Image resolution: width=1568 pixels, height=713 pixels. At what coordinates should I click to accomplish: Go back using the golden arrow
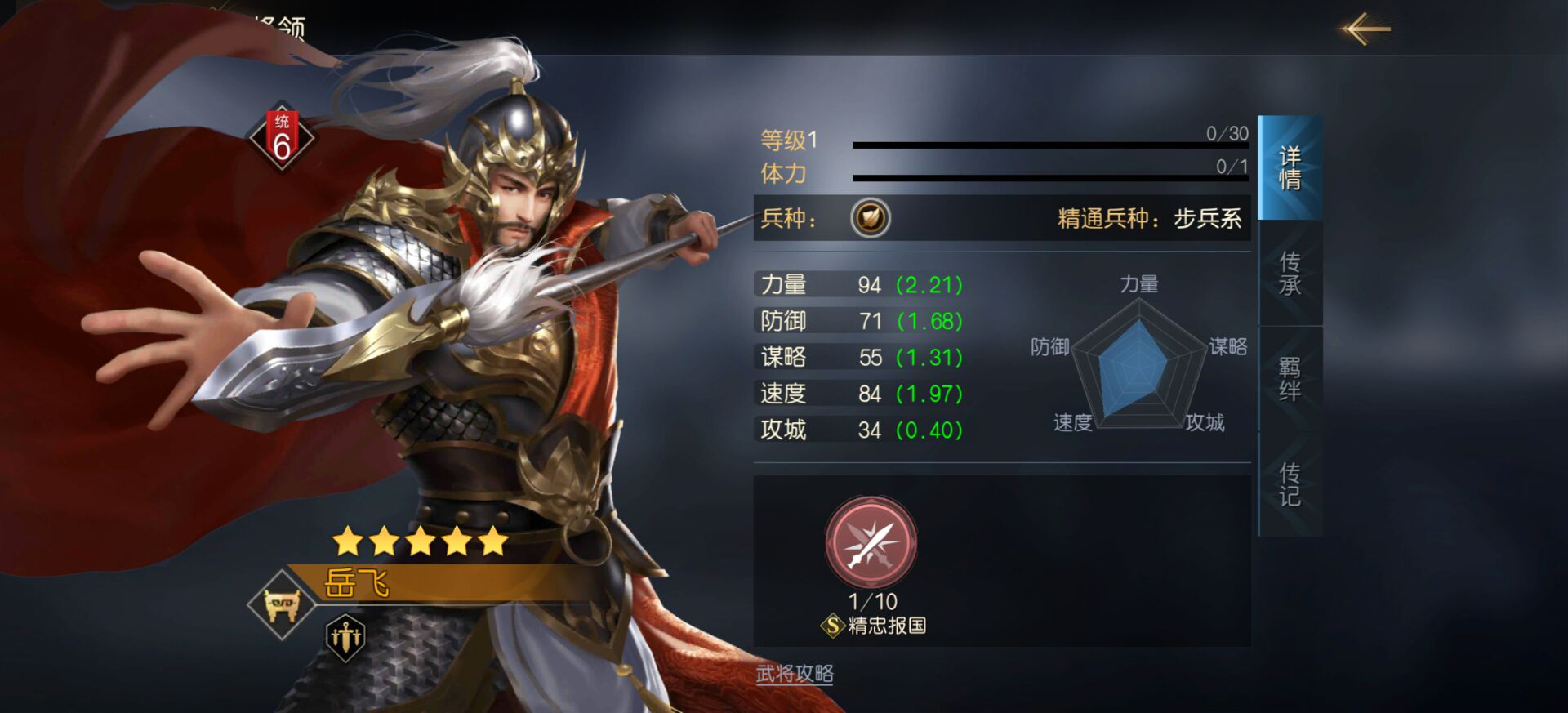tap(1365, 29)
